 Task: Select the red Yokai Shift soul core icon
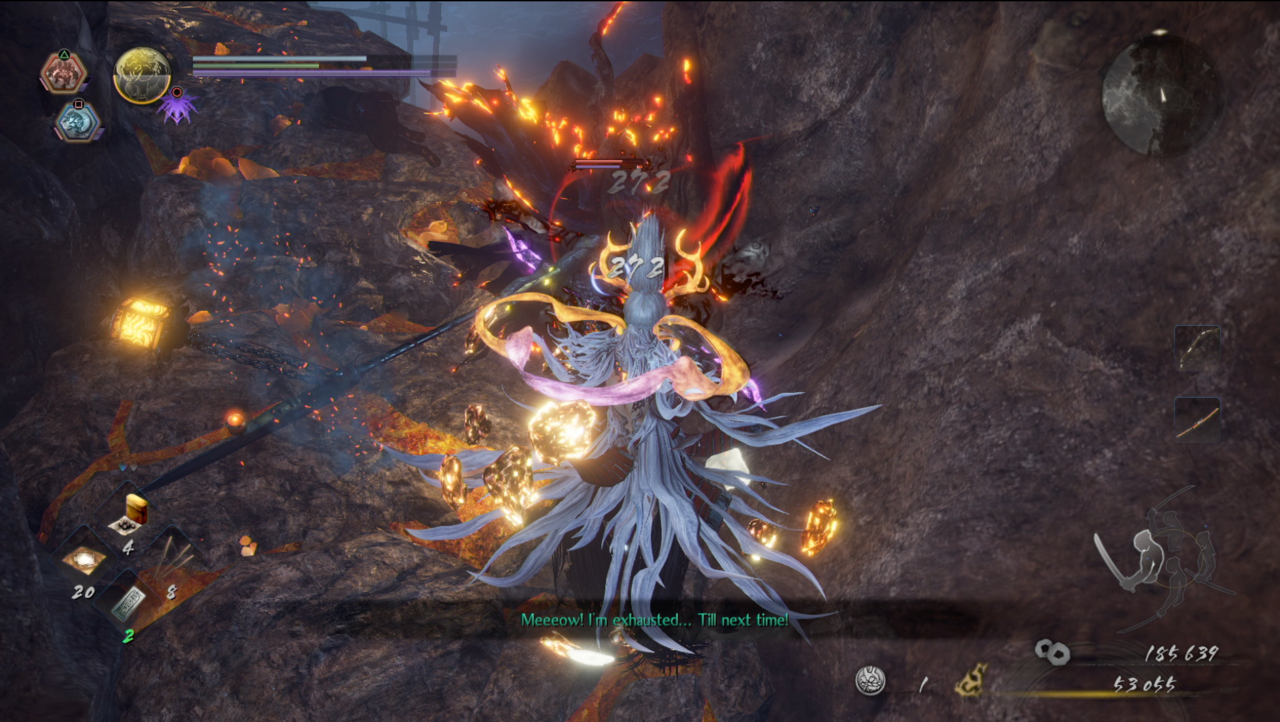tap(63, 72)
